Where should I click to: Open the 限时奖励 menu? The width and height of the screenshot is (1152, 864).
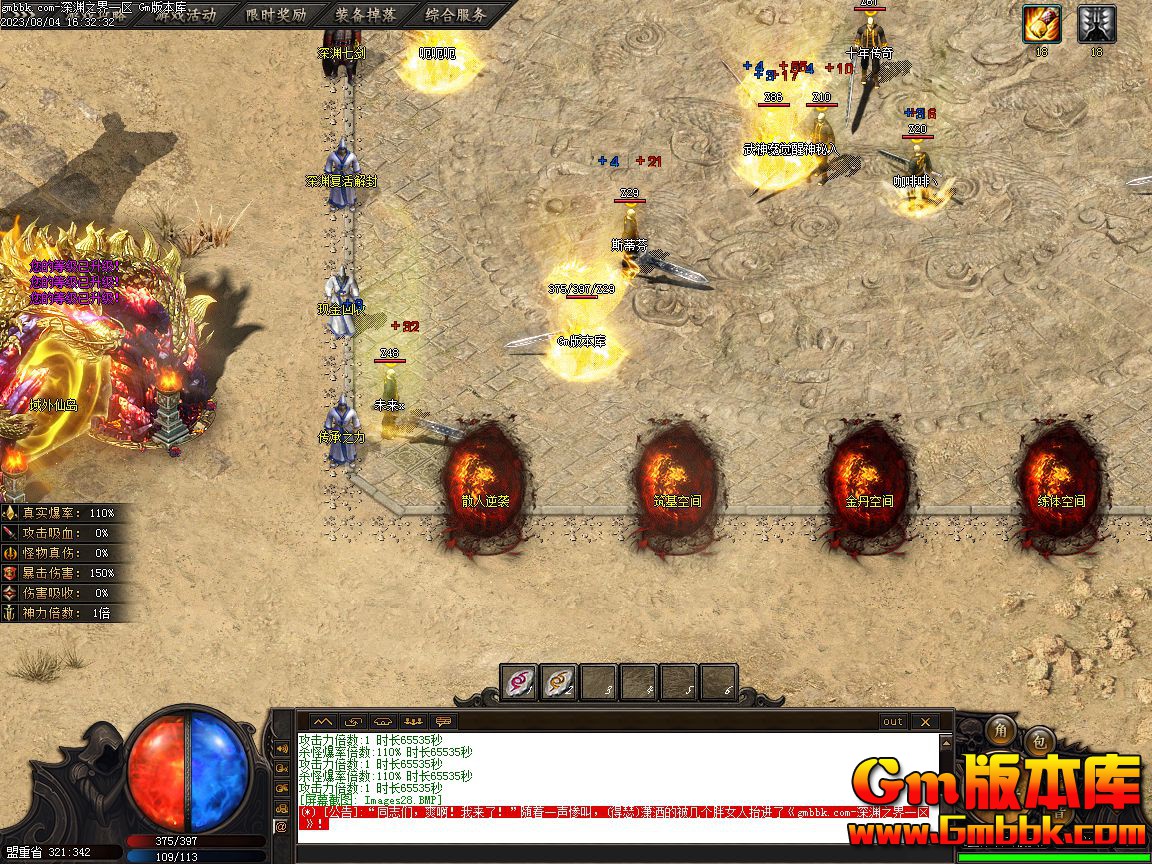pyautogui.click(x=276, y=15)
